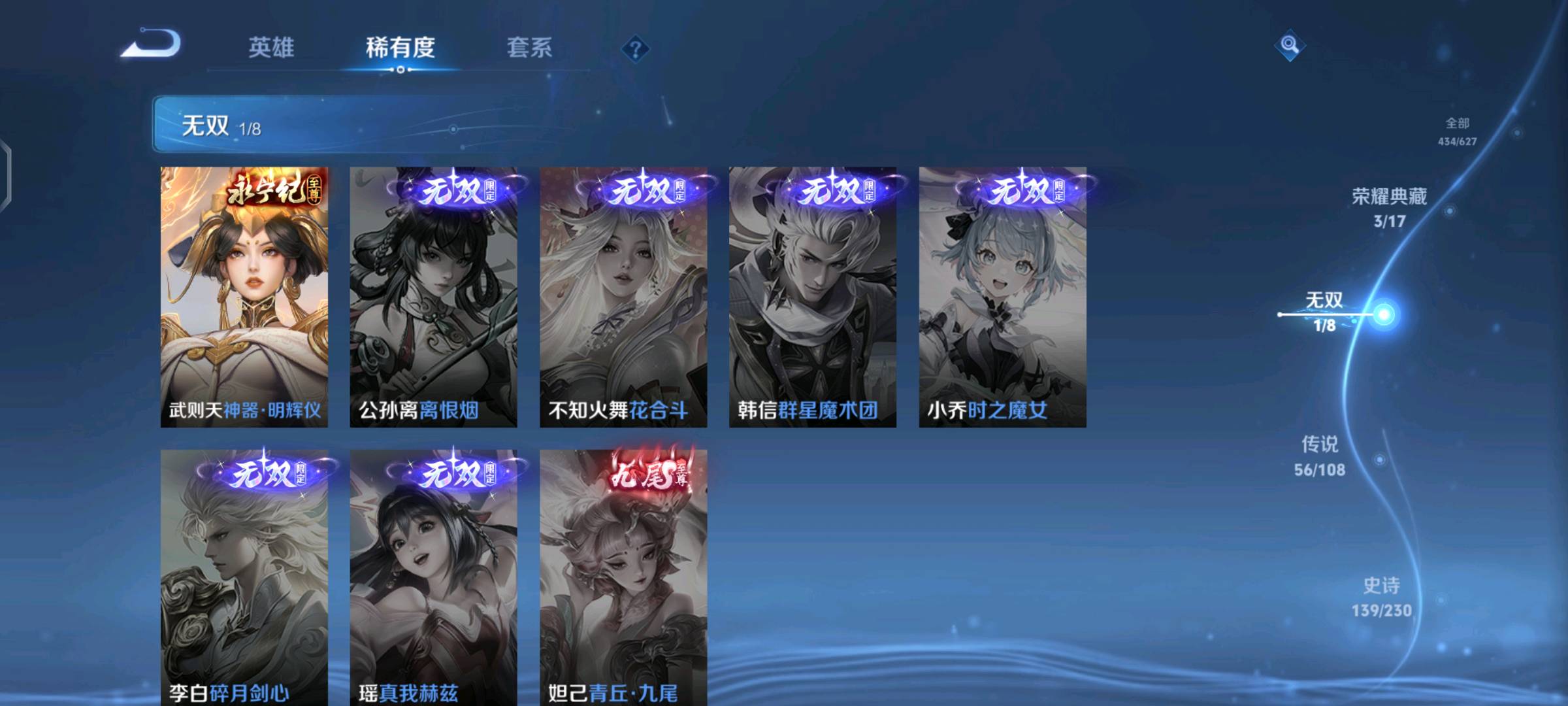Open the 套系 tab
Screen dimensions: 1568x706
pos(529,48)
